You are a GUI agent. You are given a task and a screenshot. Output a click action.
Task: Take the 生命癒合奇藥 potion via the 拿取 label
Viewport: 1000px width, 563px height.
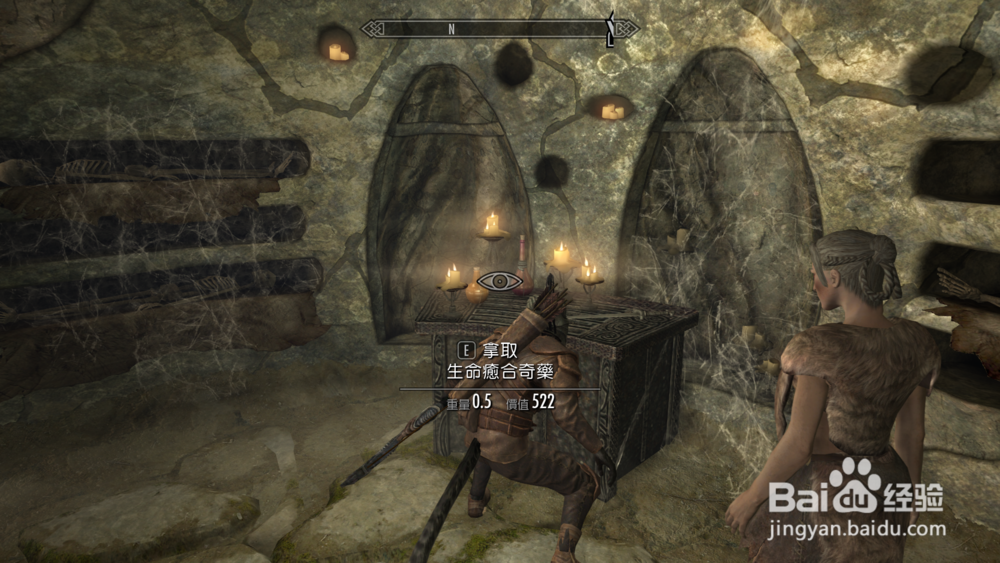point(499,350)
